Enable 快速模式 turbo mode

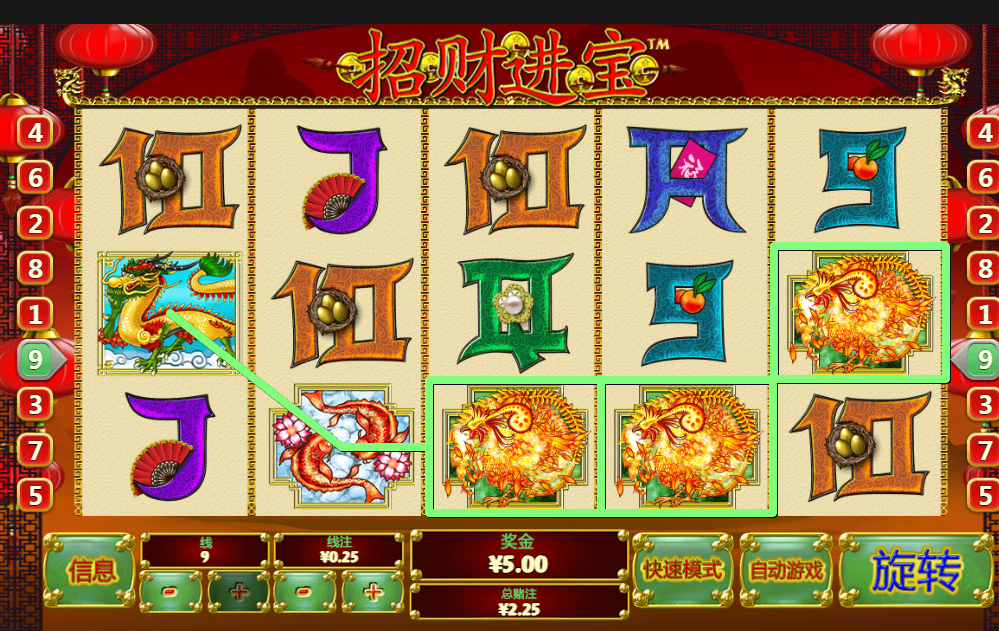pyautogui.click(x=683, y=570)
